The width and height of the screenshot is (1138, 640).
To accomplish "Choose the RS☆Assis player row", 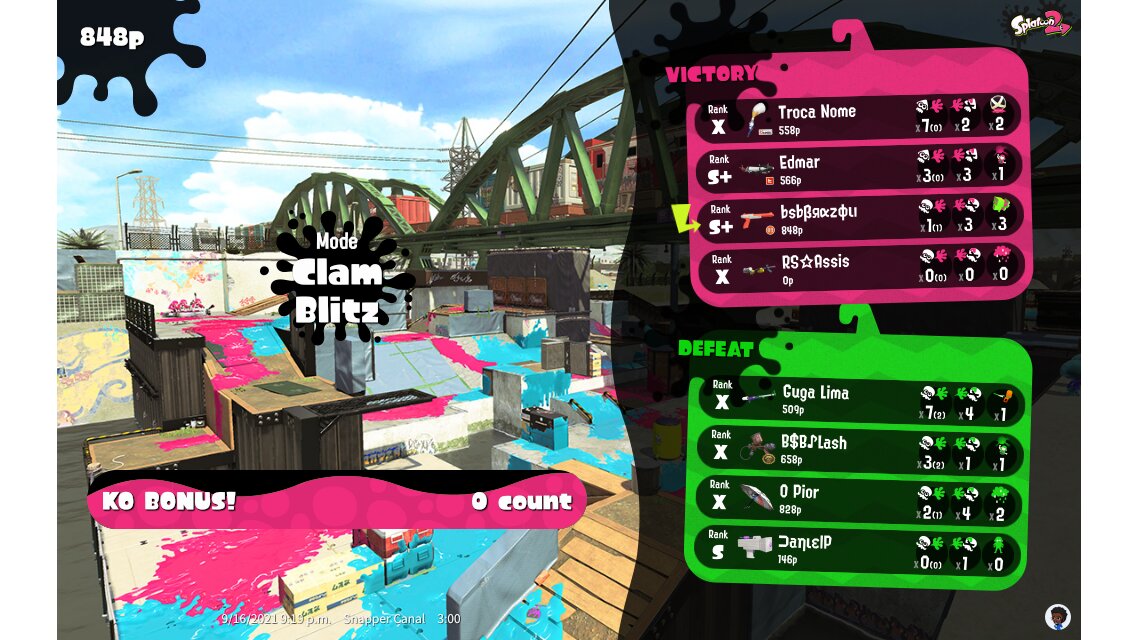I will coord(860,266).
